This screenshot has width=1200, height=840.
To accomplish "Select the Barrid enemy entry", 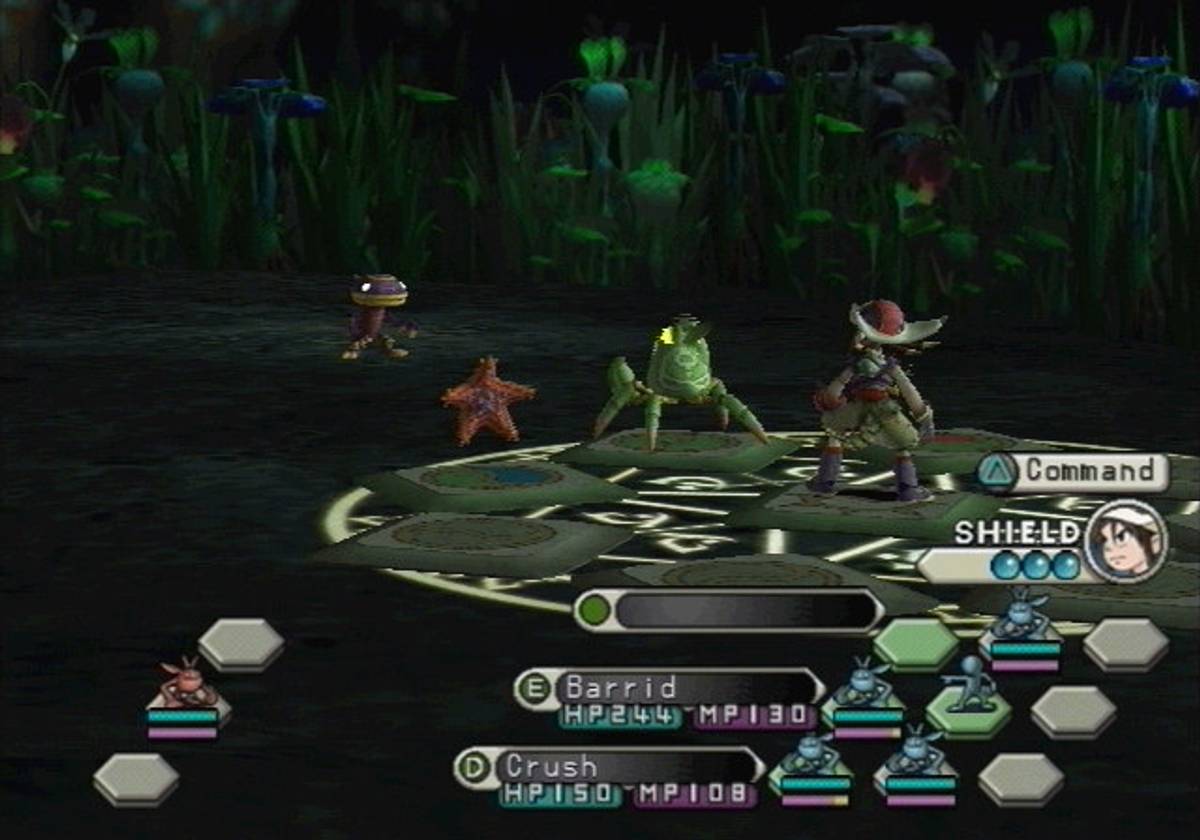I will [670, 688].
